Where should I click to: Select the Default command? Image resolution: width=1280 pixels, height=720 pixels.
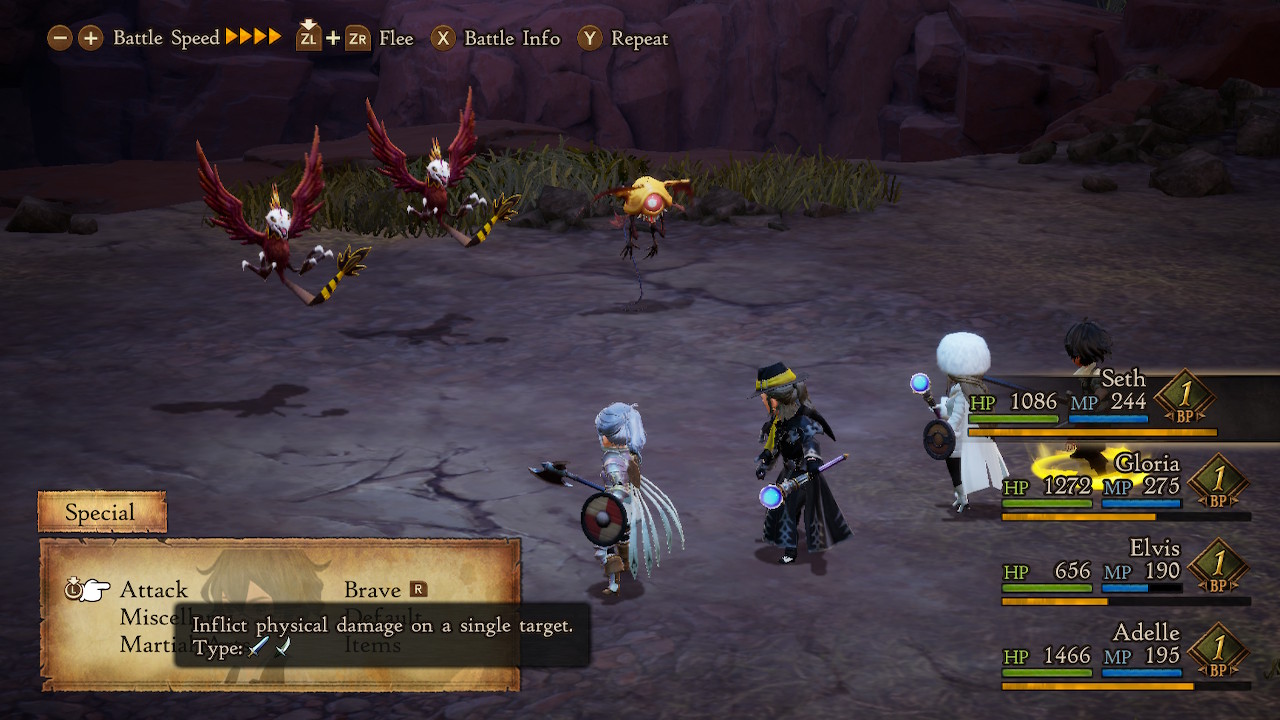click(x=383, y=617)
